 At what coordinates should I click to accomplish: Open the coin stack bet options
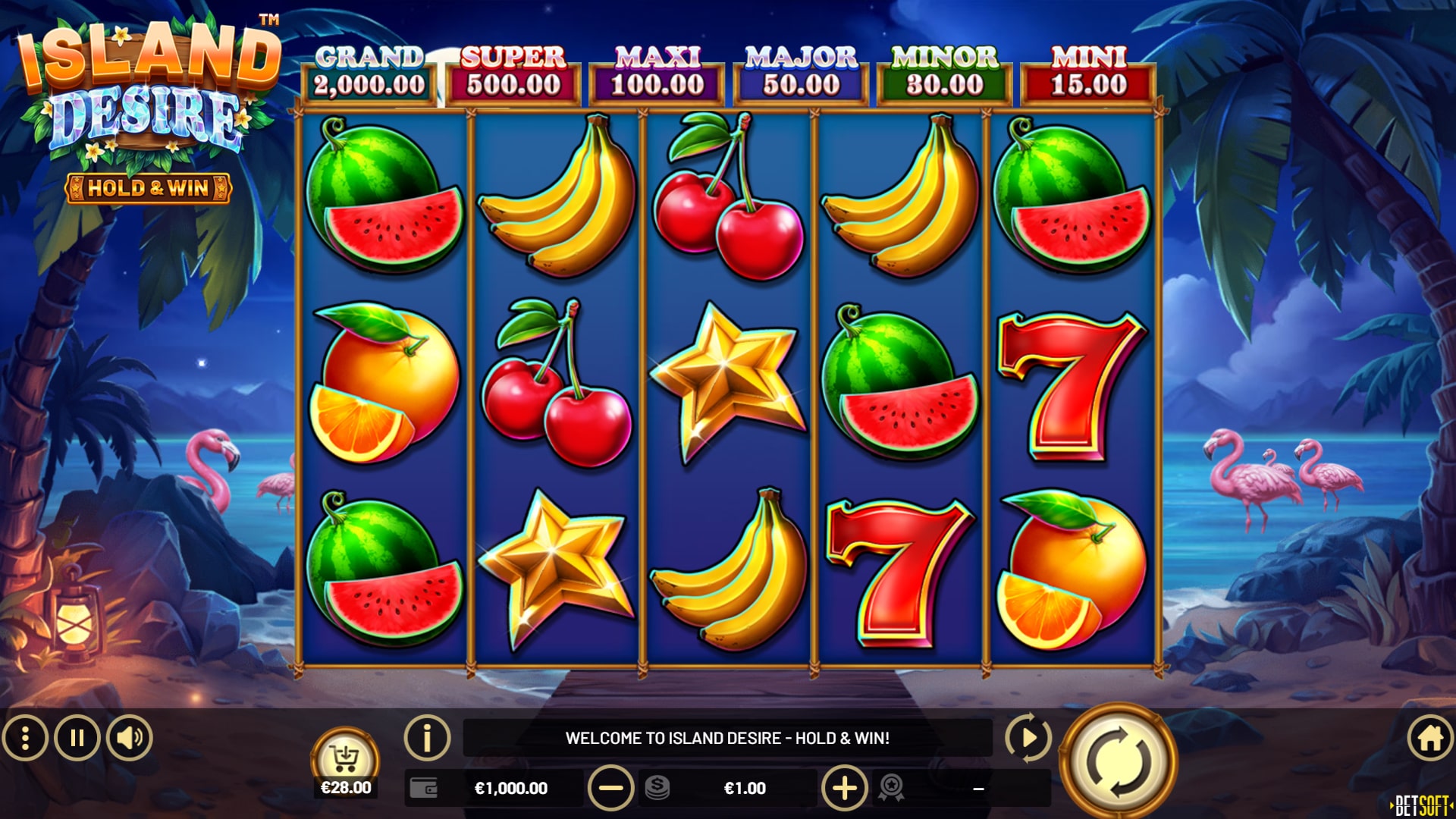[x=657, y=788]
